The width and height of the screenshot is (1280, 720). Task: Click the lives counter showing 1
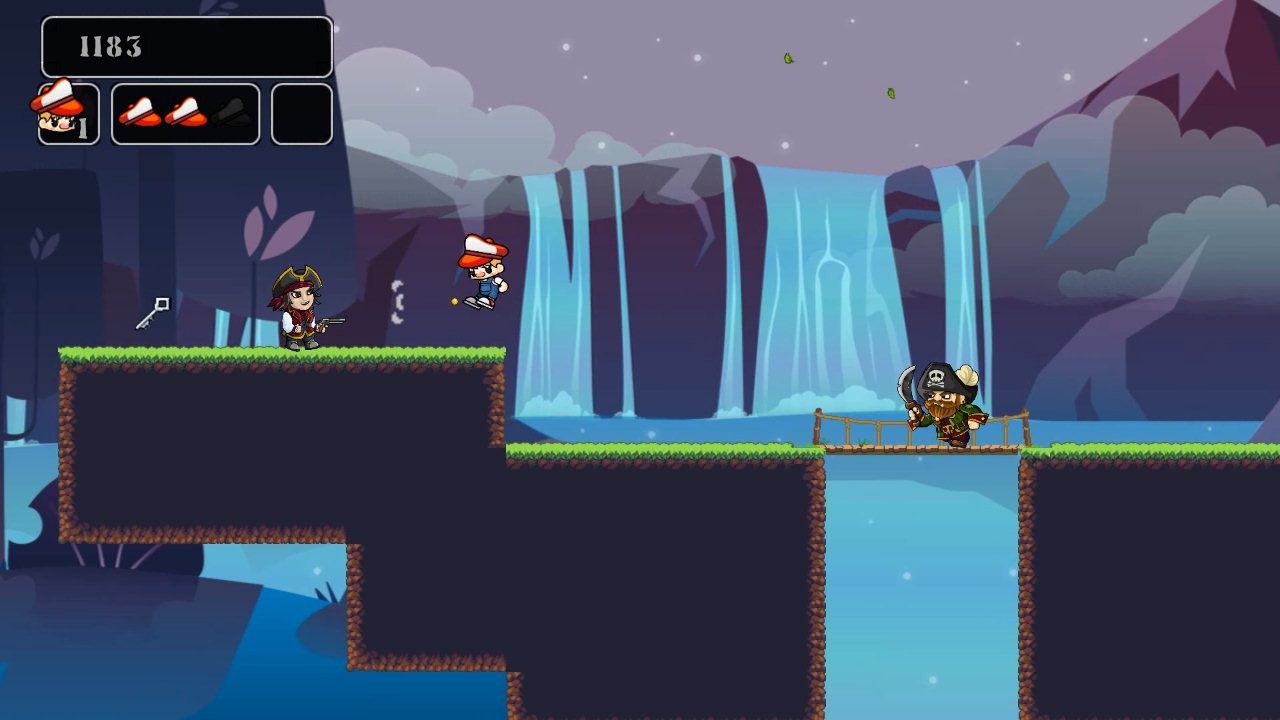[x=84, y=126]
